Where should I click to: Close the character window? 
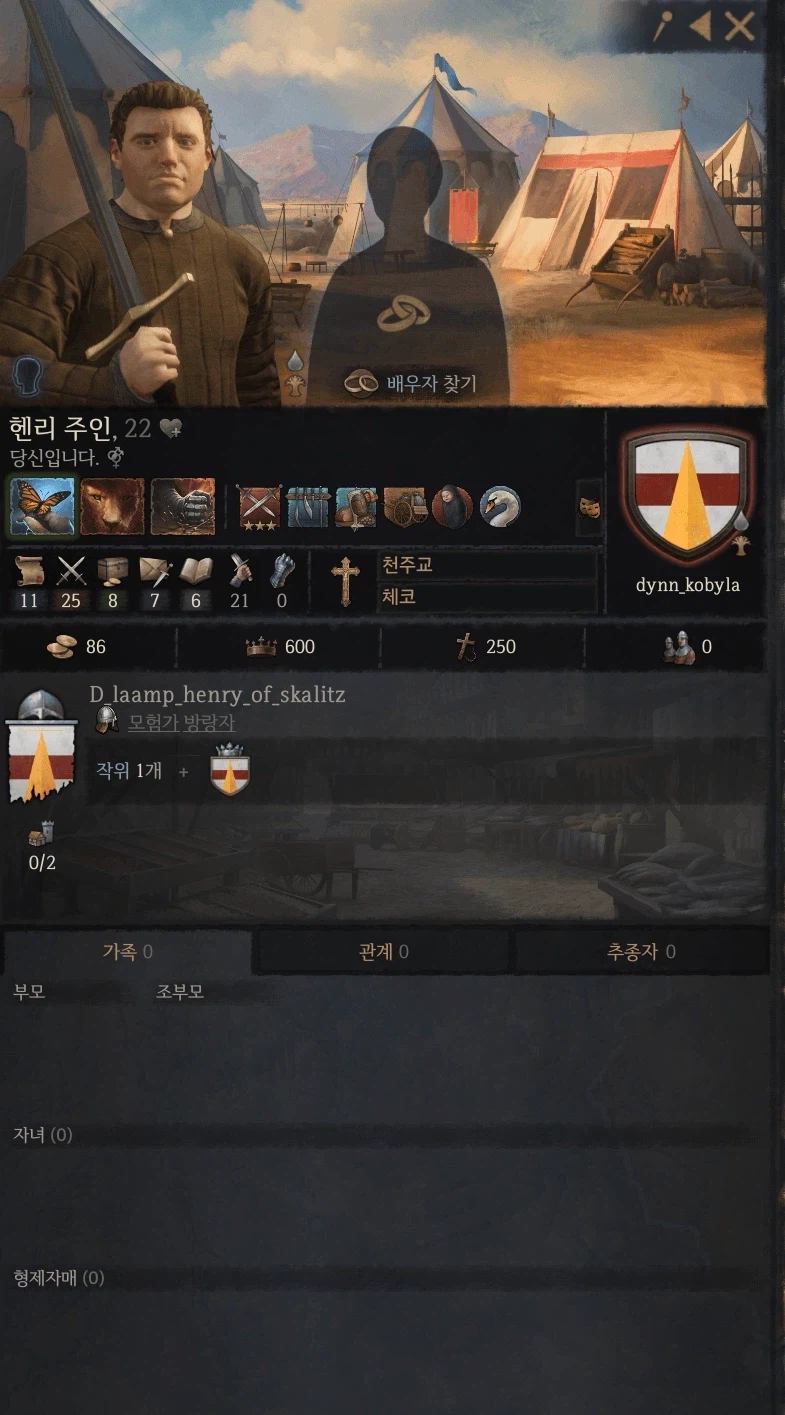click(740, 27)
